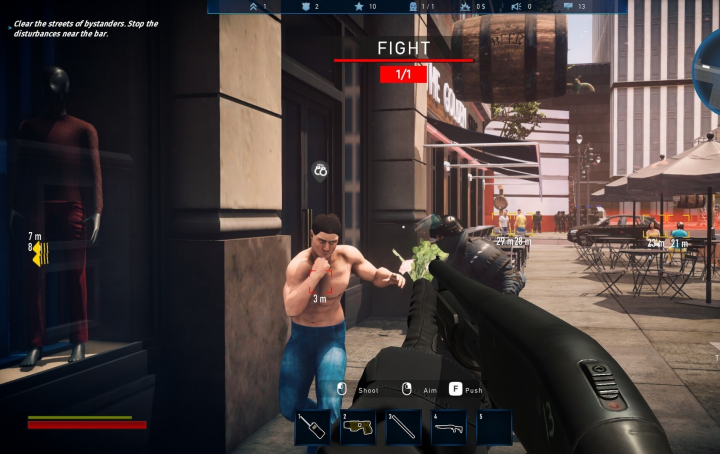The height and width of the screenshot is (454, 720).
Task: Click the star icon in top bar
Action: click(358, 6)
